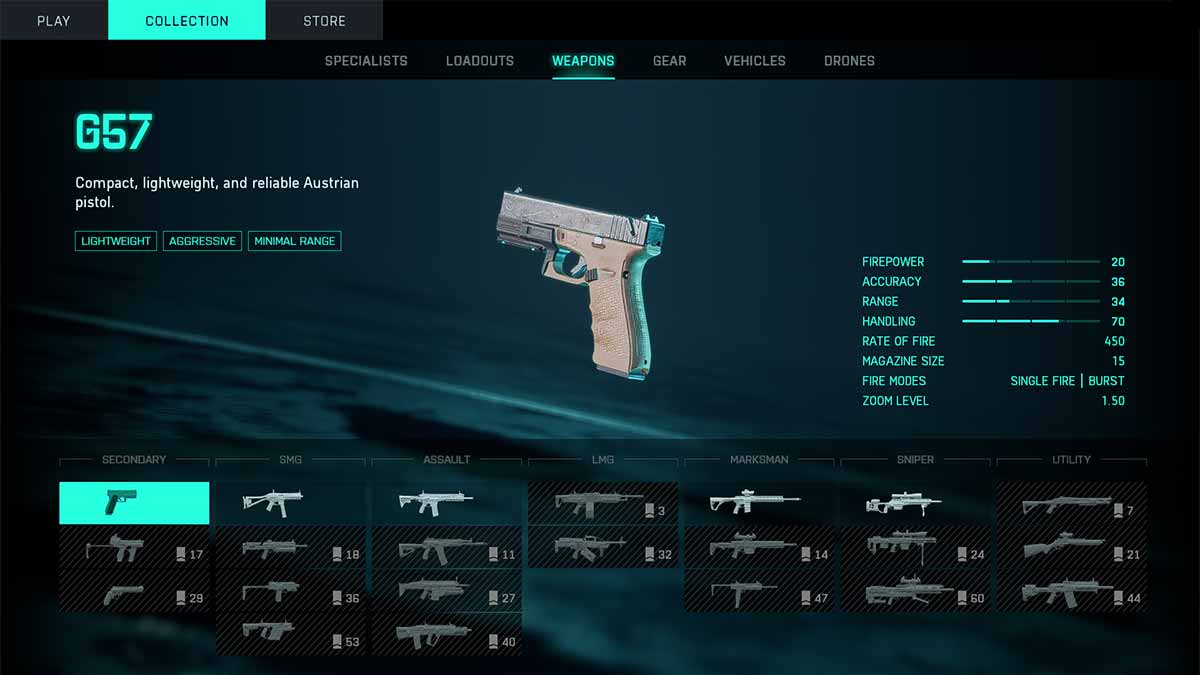Viewport: 1200px width, 675px height.
Task: Pick the LMG locked at level 3
Action: [603, 503]
